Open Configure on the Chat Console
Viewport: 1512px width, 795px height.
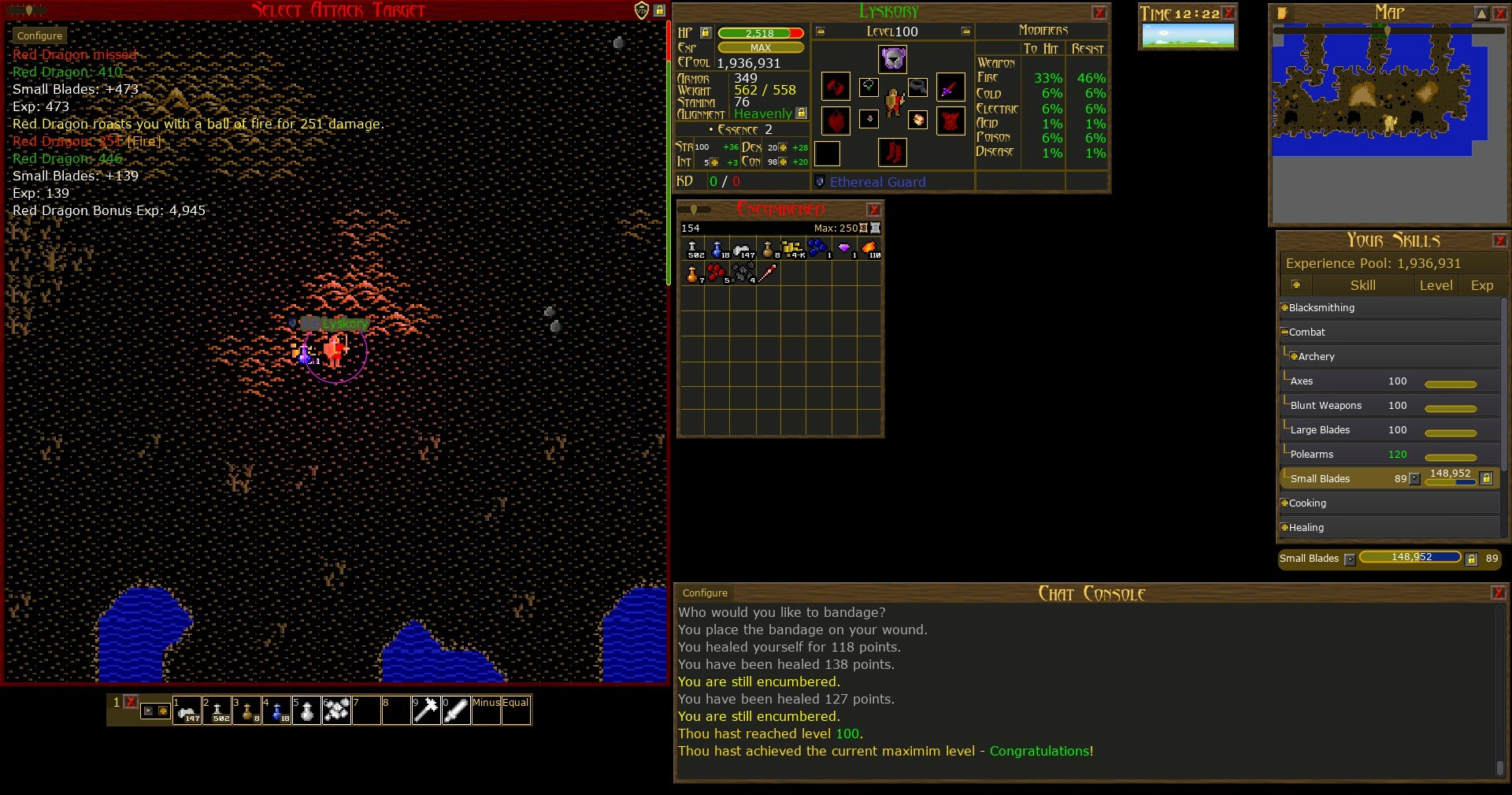tap(704, 593)
